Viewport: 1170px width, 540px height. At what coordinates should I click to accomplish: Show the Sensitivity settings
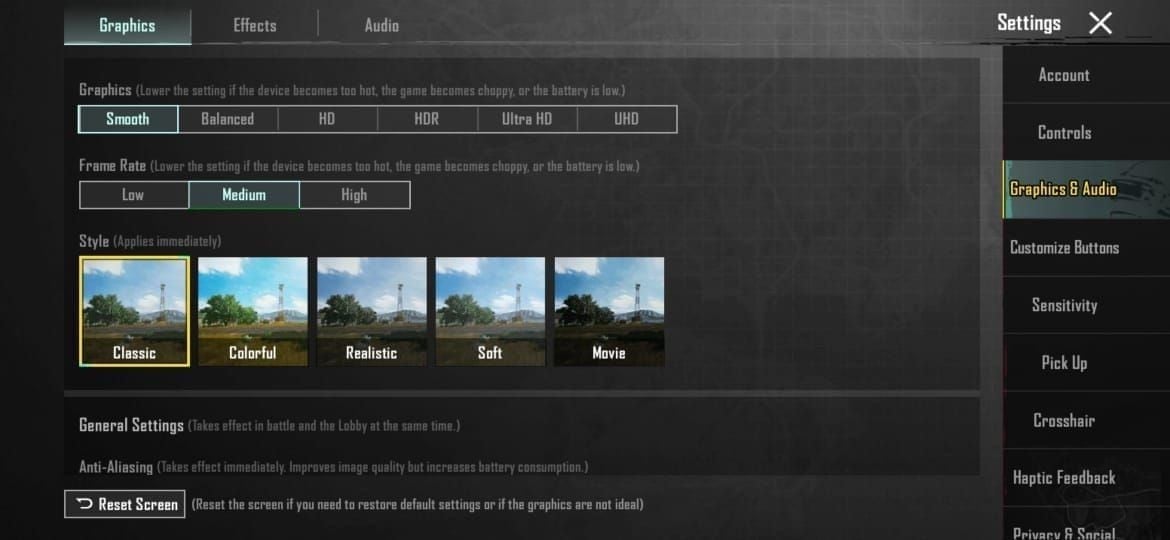(1064, 305)
